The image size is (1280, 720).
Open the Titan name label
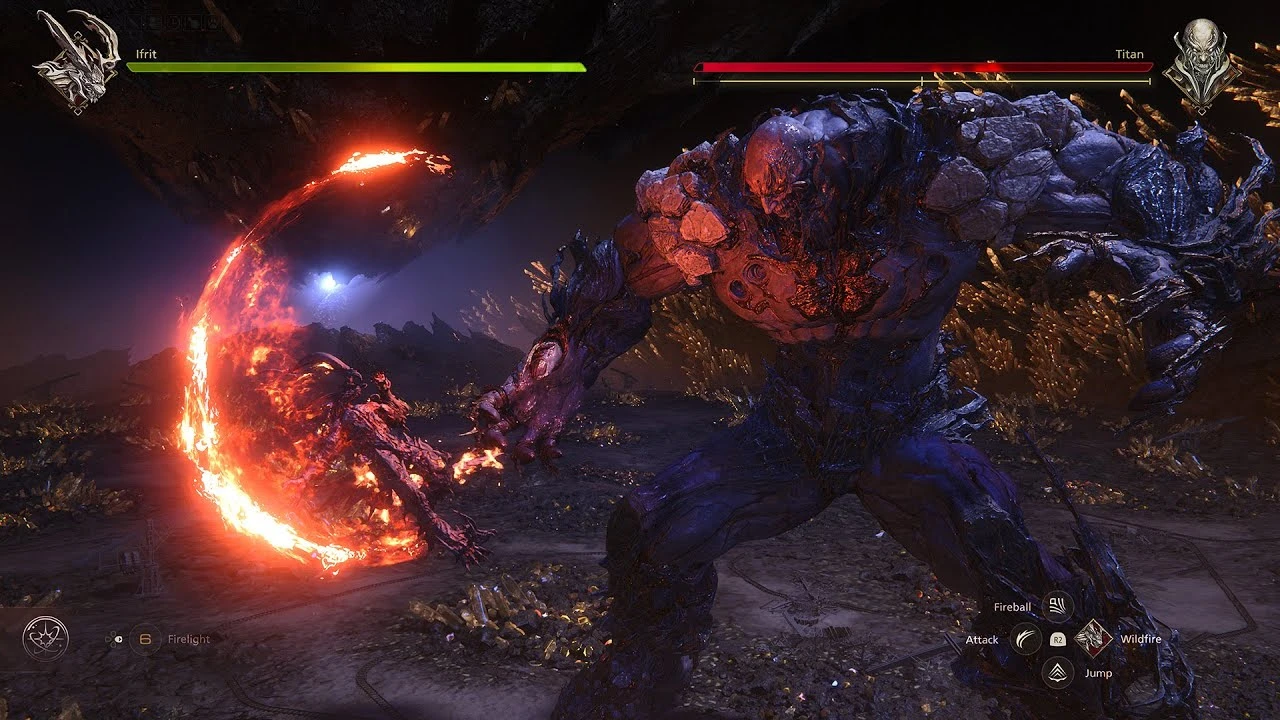(x=1130, y=53)
